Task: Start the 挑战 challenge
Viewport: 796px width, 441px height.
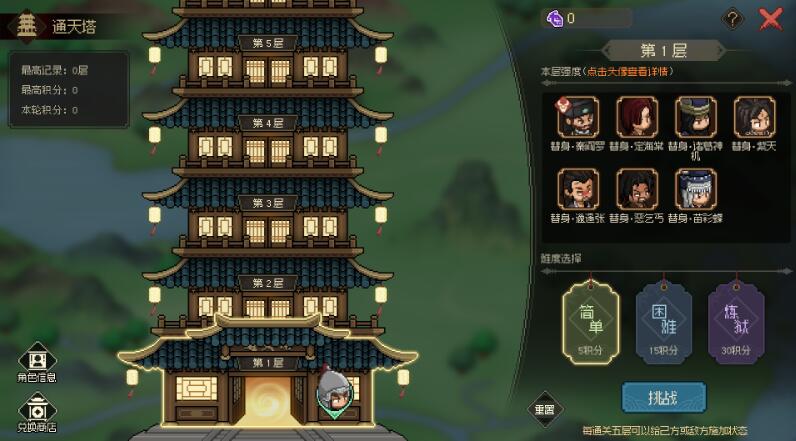Action: tap(663, 397)
